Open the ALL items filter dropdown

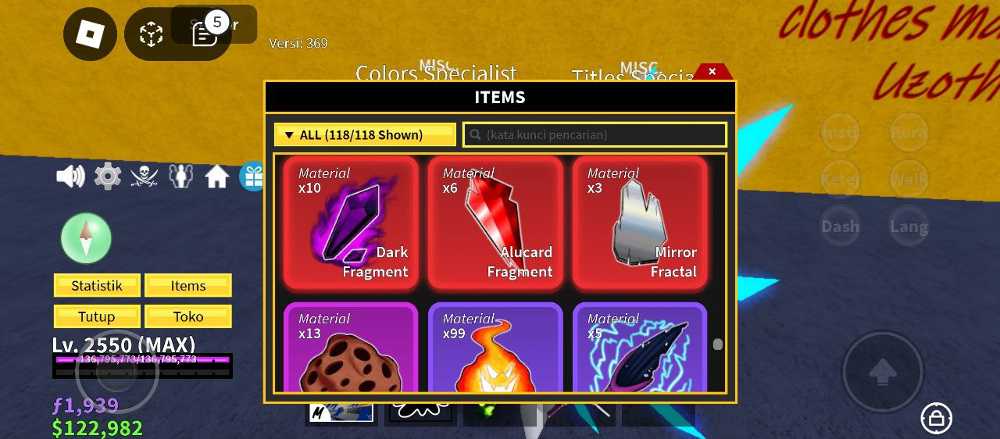click(365, 135)
